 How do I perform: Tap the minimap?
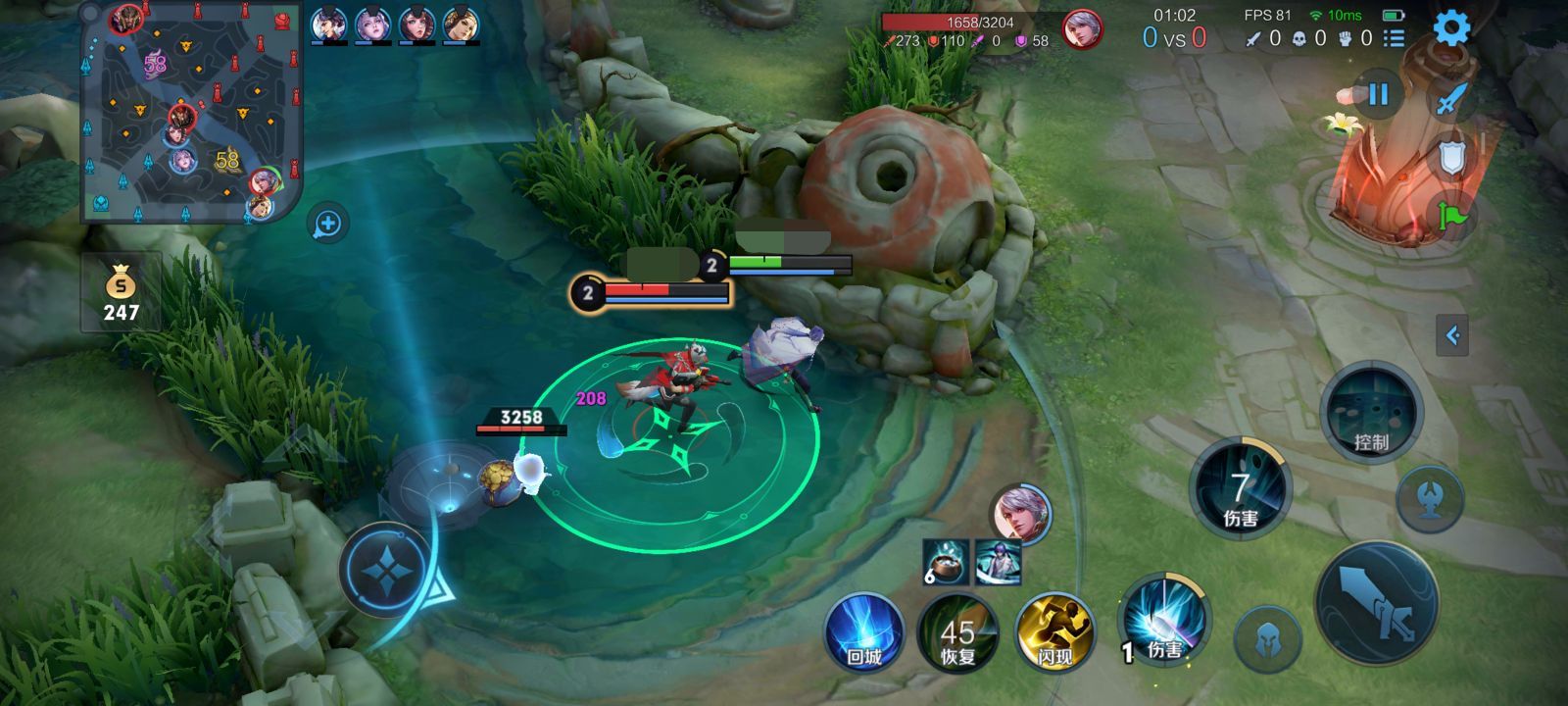tap(191, 113)
